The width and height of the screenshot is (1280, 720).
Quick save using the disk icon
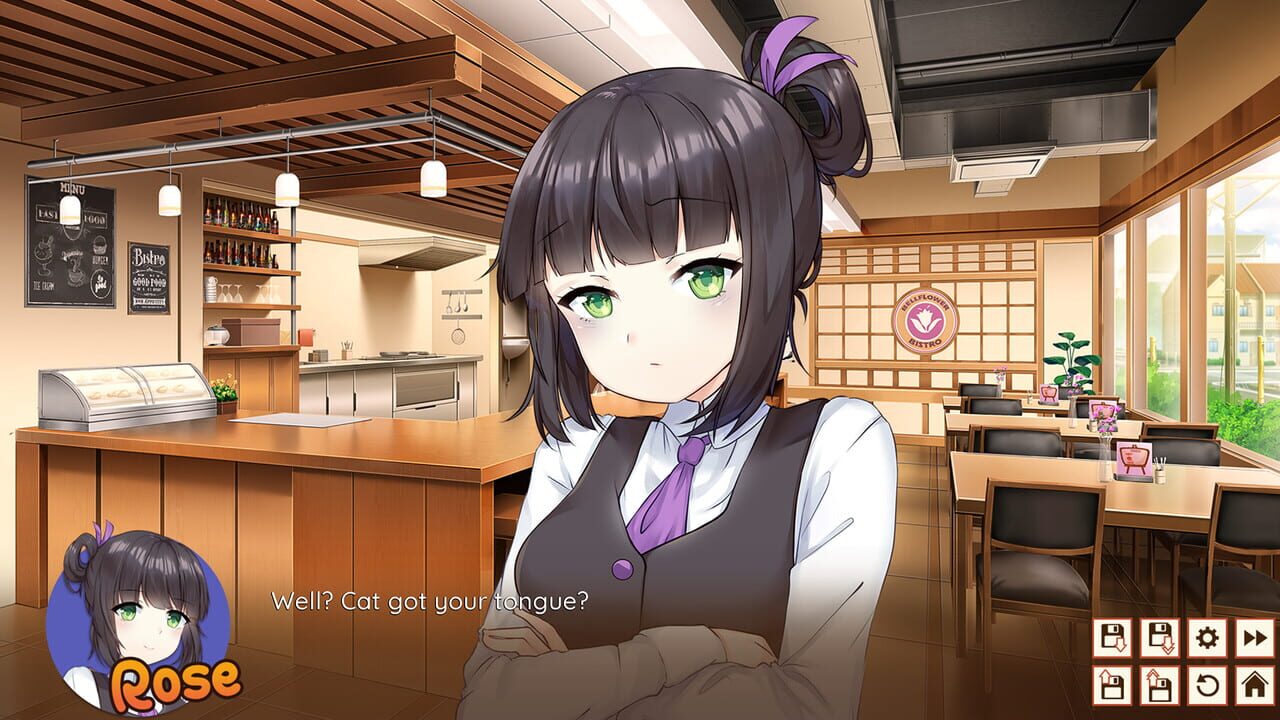(1161, 637)
